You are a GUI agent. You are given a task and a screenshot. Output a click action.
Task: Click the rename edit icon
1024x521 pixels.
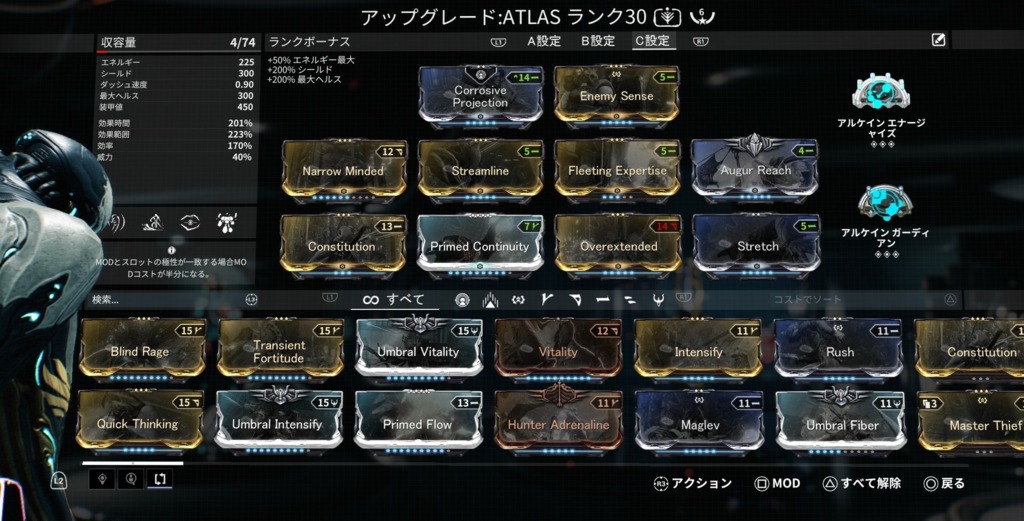pos(938,40)
